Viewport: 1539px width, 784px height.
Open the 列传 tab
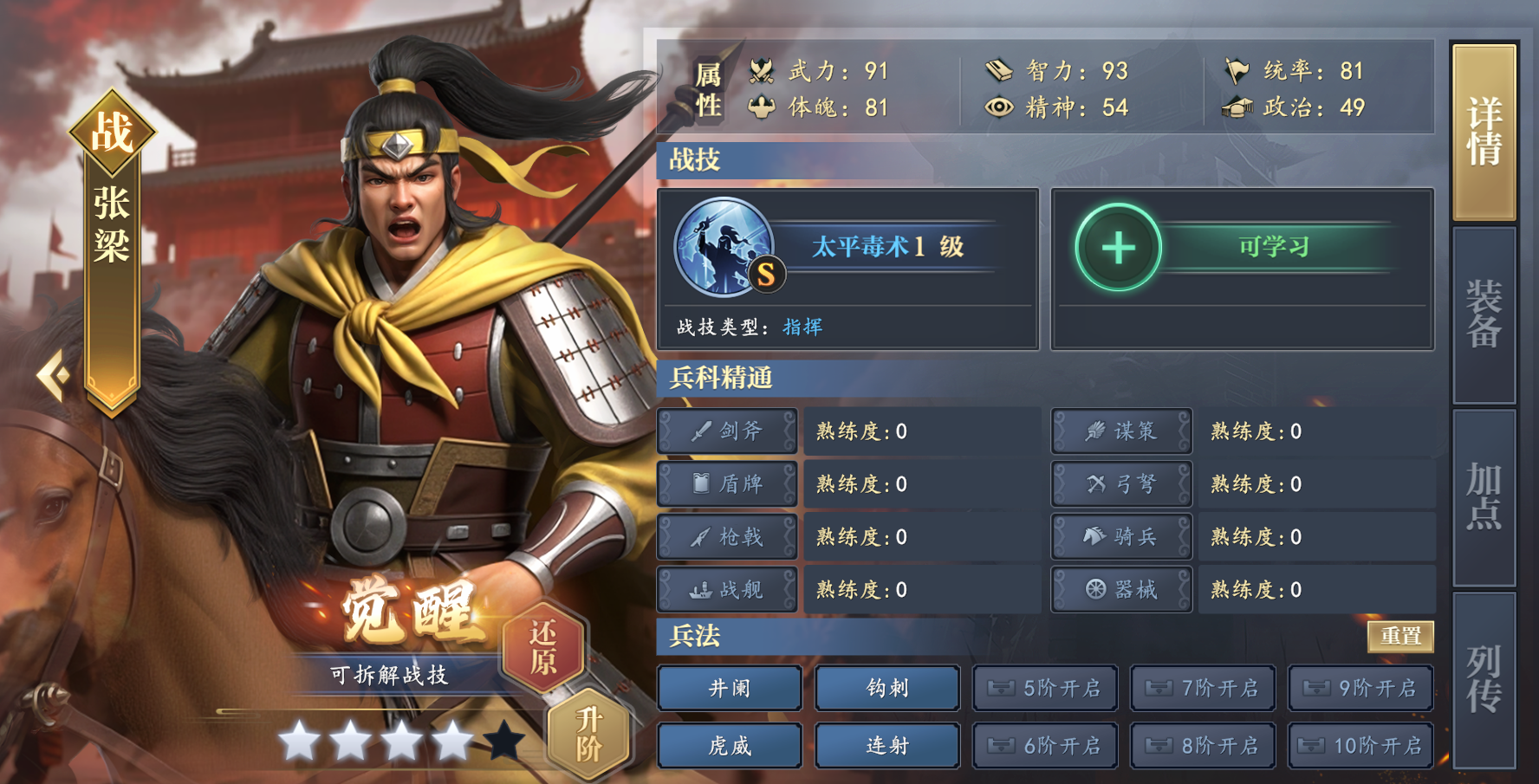[1484, 684]
